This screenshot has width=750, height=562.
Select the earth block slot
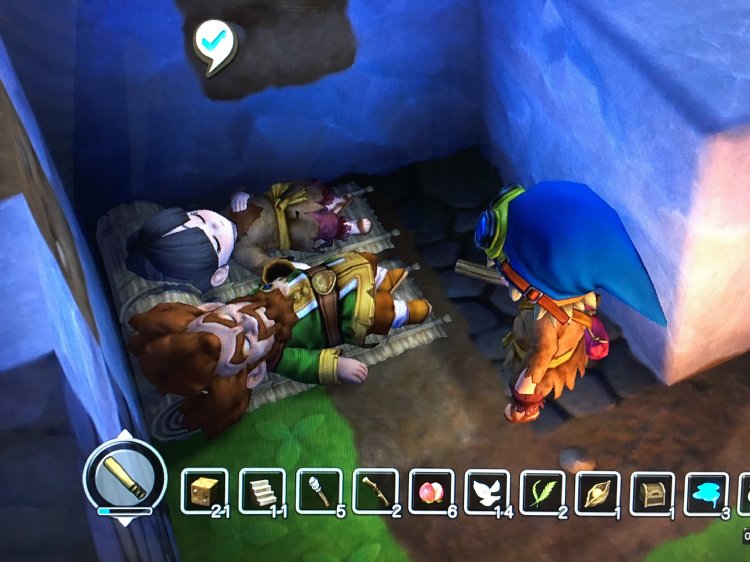point(204,492)
